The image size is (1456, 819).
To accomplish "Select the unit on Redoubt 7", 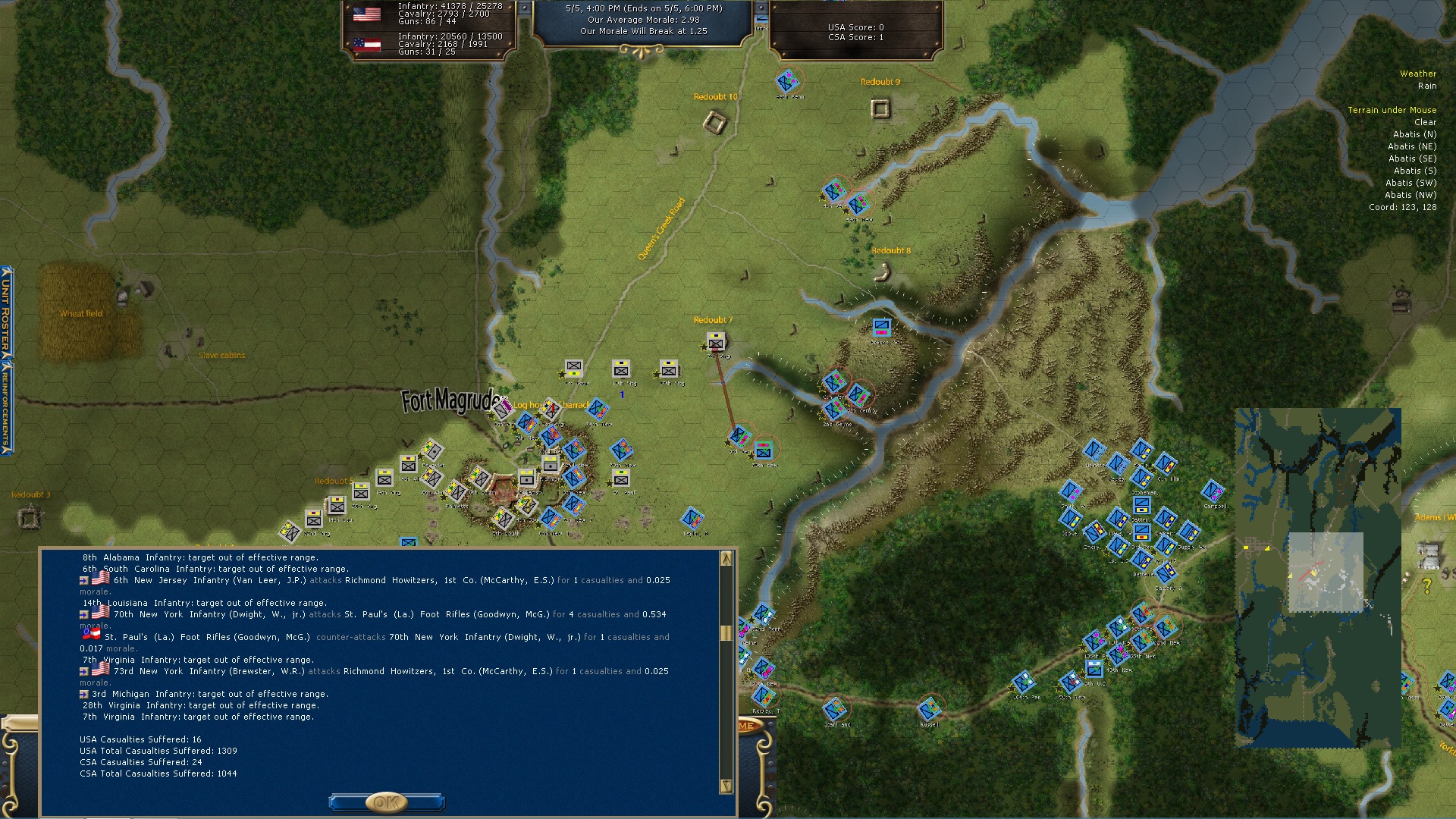I will 715,342.
